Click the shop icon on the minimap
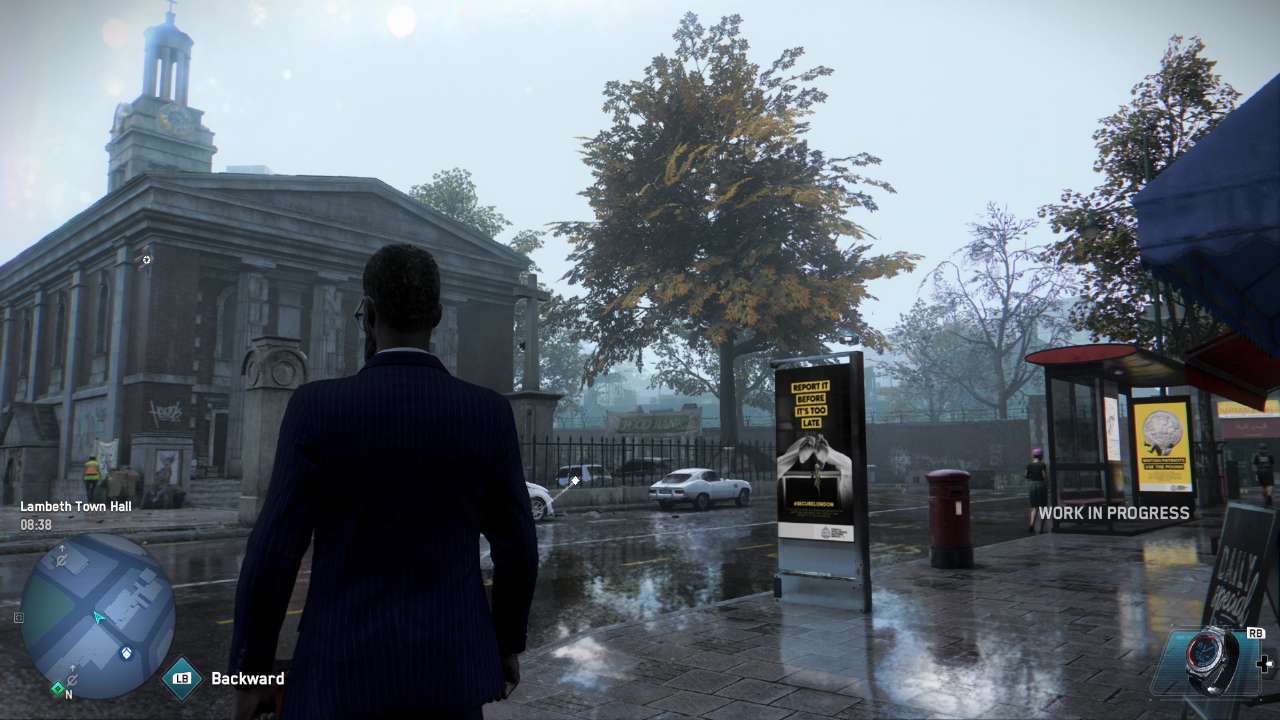This screenshot has height=720, width=1280. point(126,651)
